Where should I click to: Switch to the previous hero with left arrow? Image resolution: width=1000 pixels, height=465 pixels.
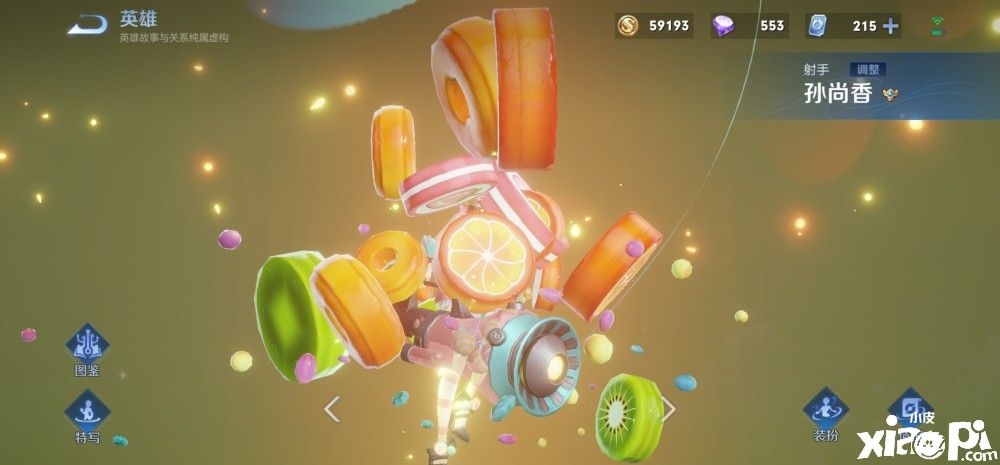pyautogui.click(x=333, y=408)
